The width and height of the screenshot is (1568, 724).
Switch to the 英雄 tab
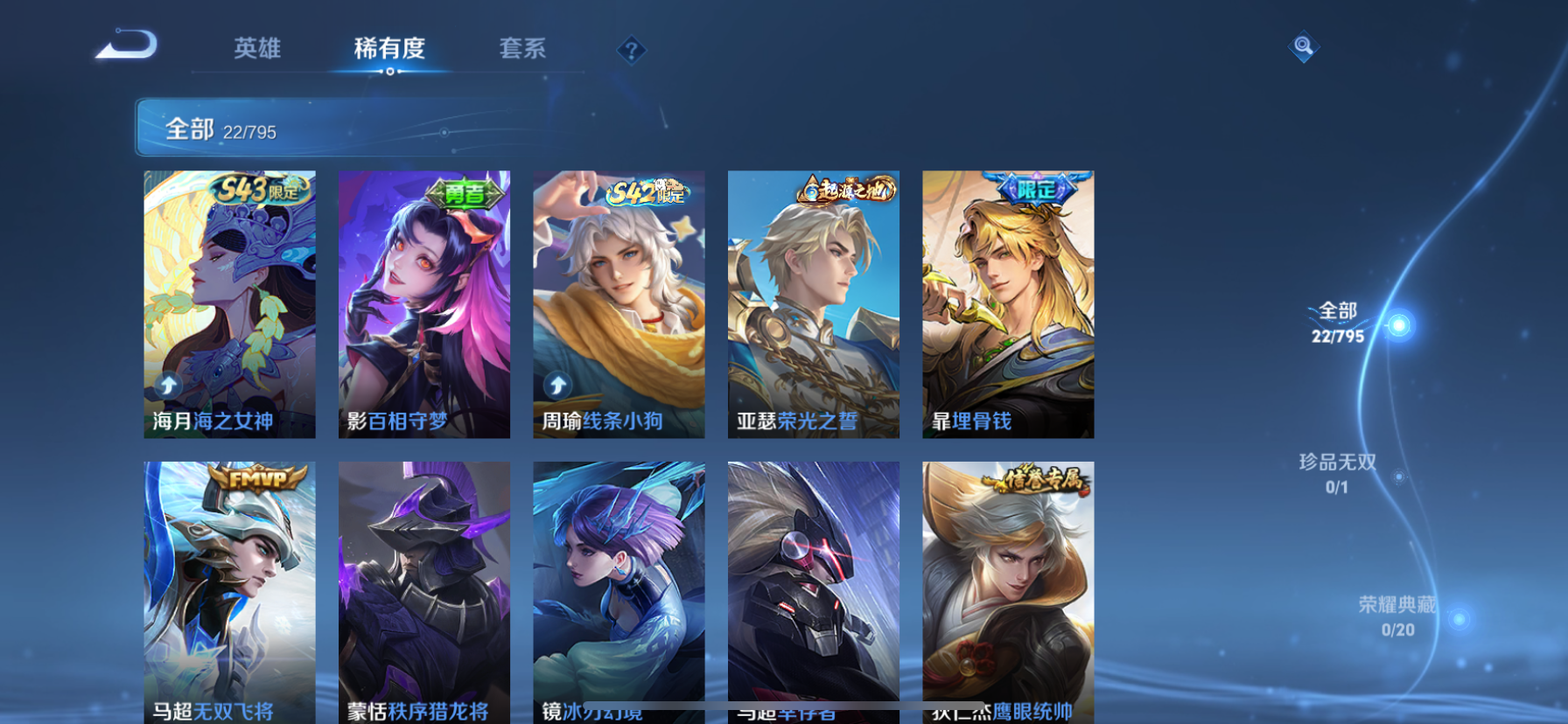pos(256,50)
